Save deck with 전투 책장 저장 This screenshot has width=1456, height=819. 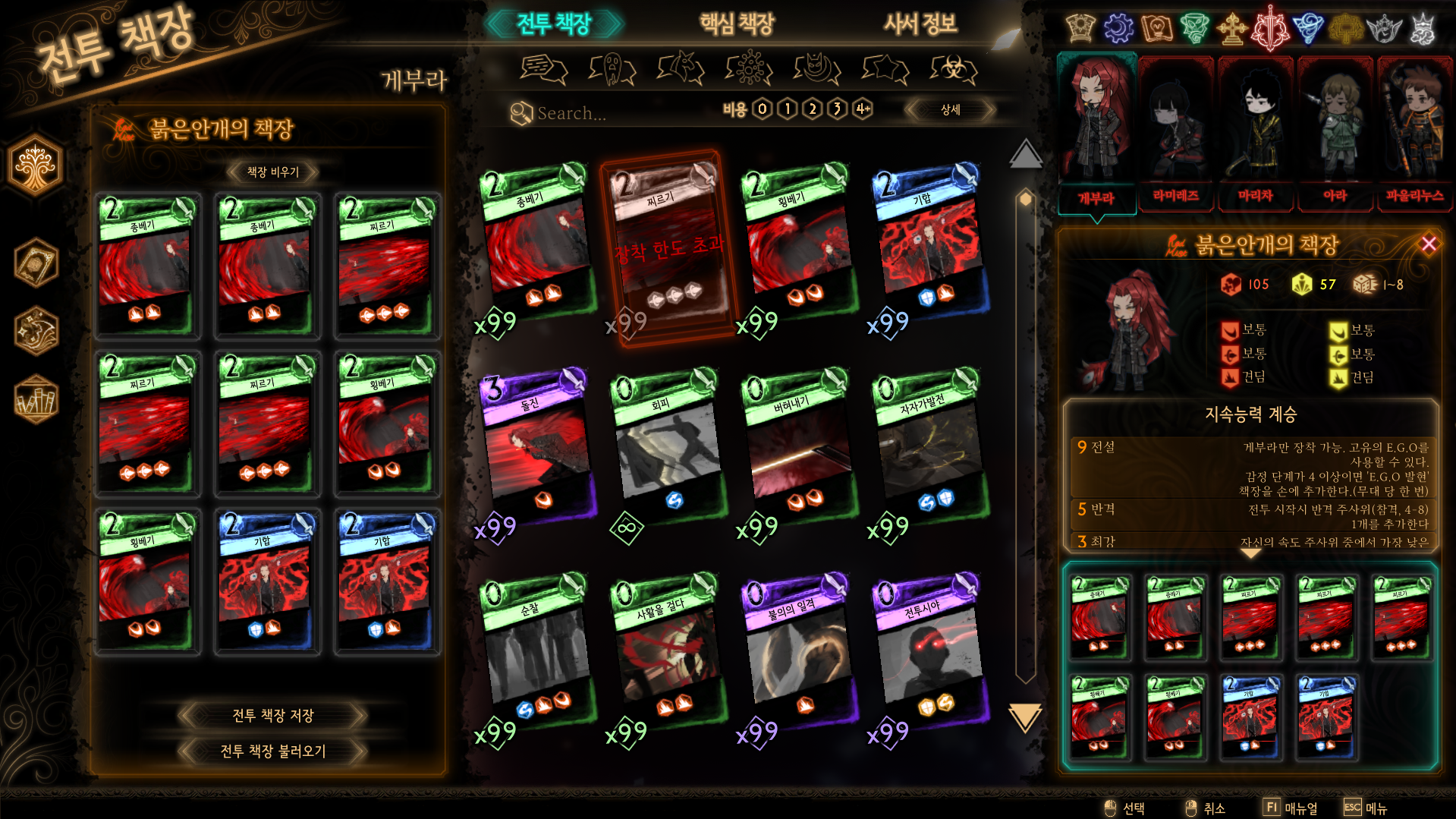[x=272, y=715]
